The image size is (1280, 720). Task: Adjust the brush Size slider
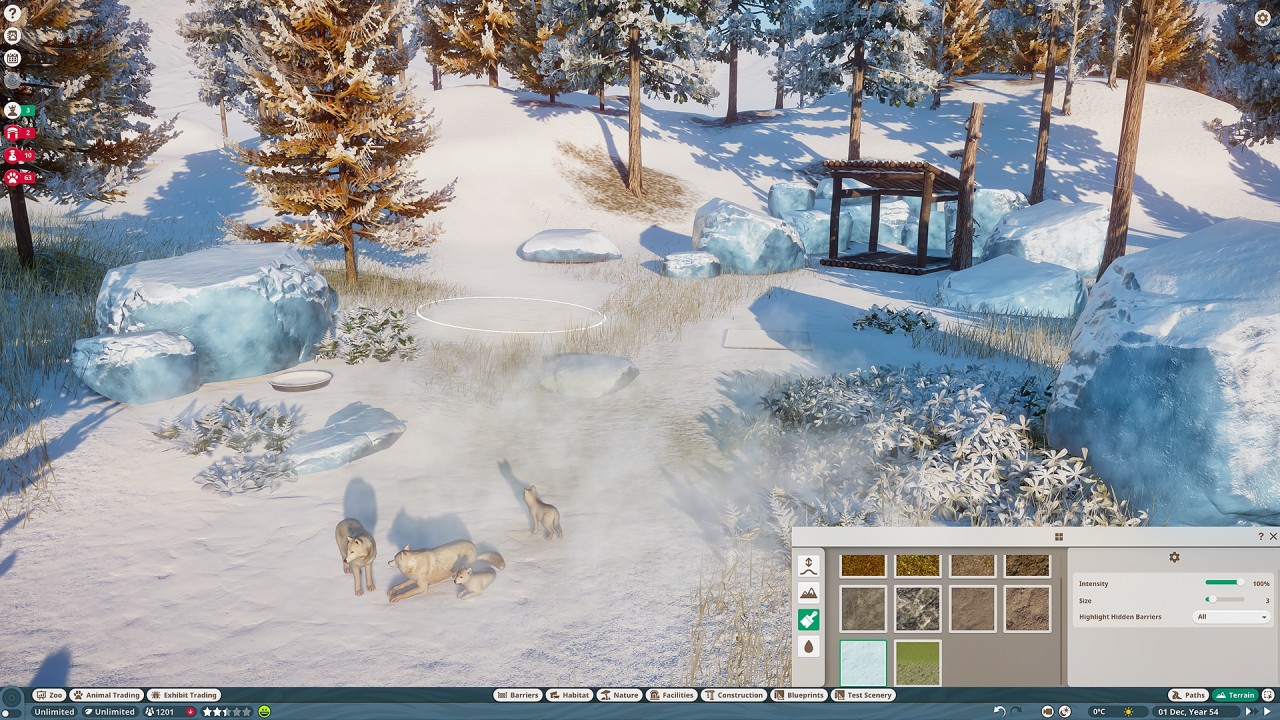tap(1224, 600)
